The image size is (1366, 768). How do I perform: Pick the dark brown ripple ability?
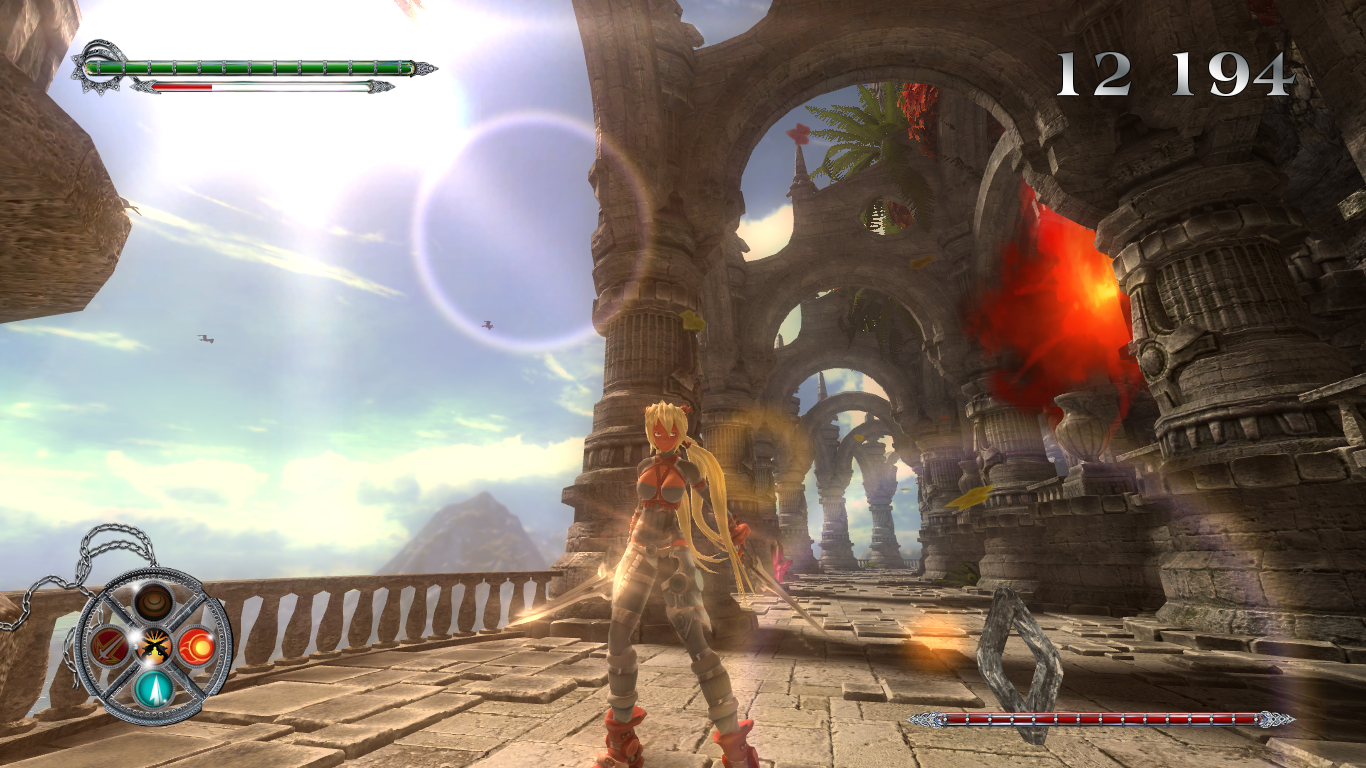pos(154,602)
